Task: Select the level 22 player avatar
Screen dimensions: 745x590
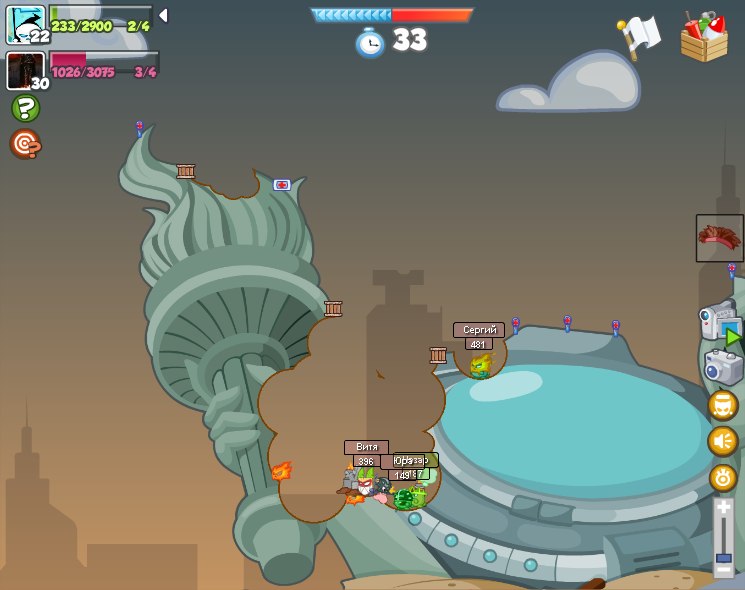Action: tap(25, 24)
